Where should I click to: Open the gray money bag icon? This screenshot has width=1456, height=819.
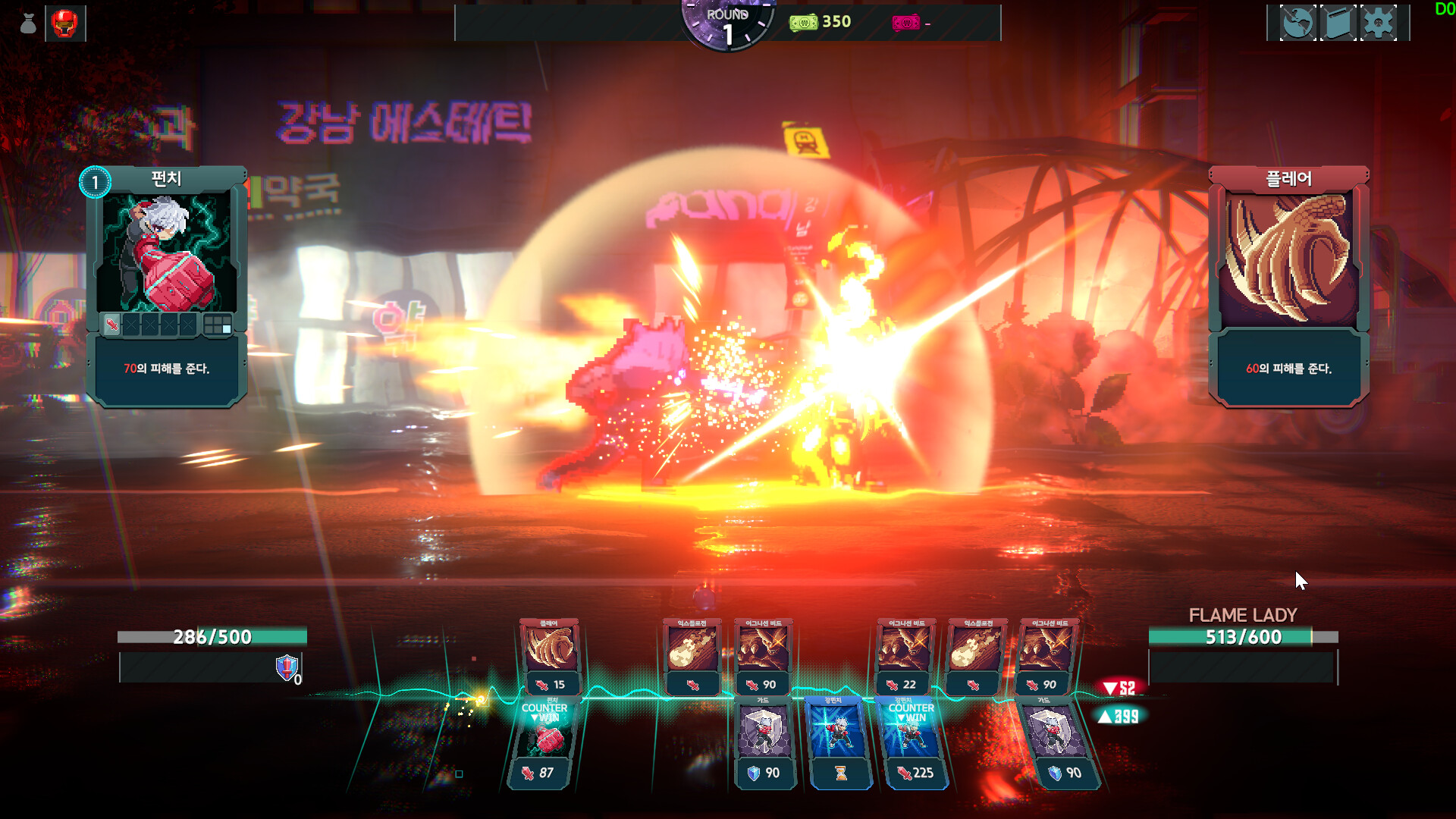[x=28, y=24]
